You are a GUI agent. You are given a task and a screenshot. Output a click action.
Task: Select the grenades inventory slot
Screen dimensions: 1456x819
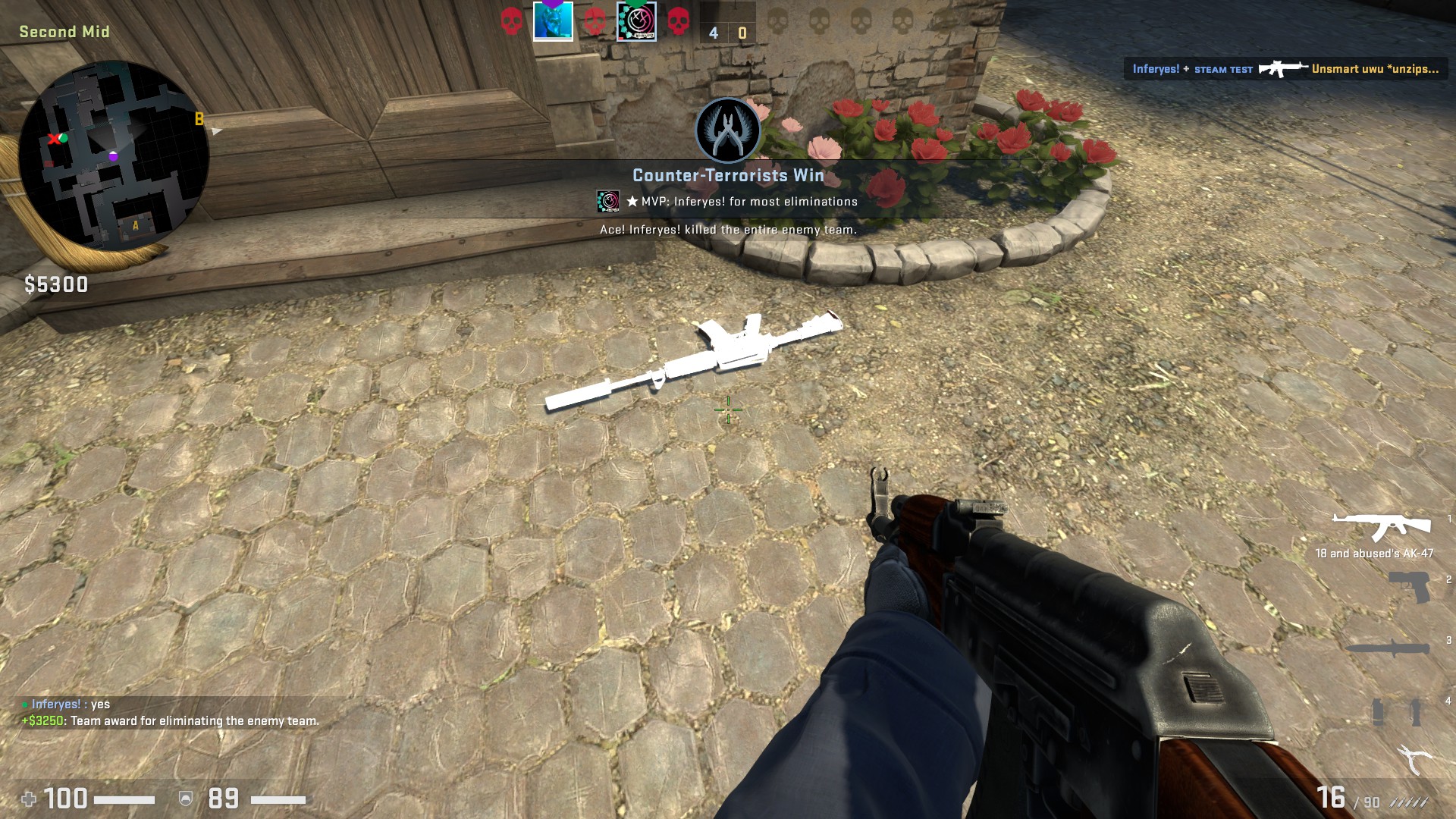click(1395, 712)
